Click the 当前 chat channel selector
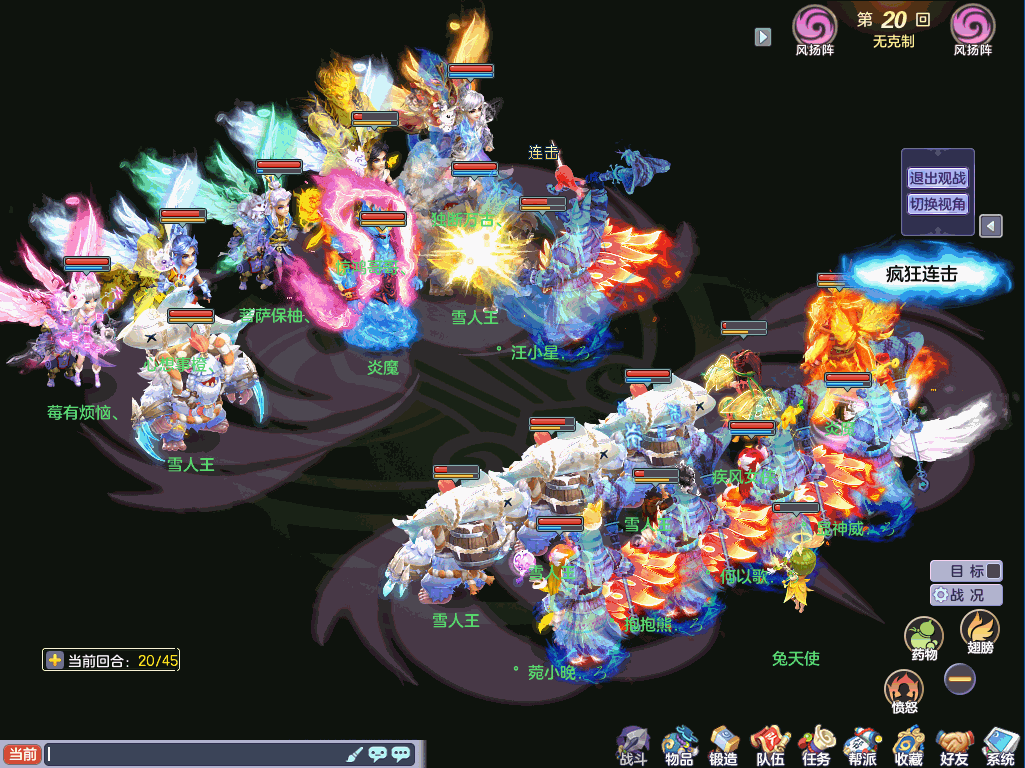The width and height of the screenshot is (1025, 768). click(x=22, y=754)
